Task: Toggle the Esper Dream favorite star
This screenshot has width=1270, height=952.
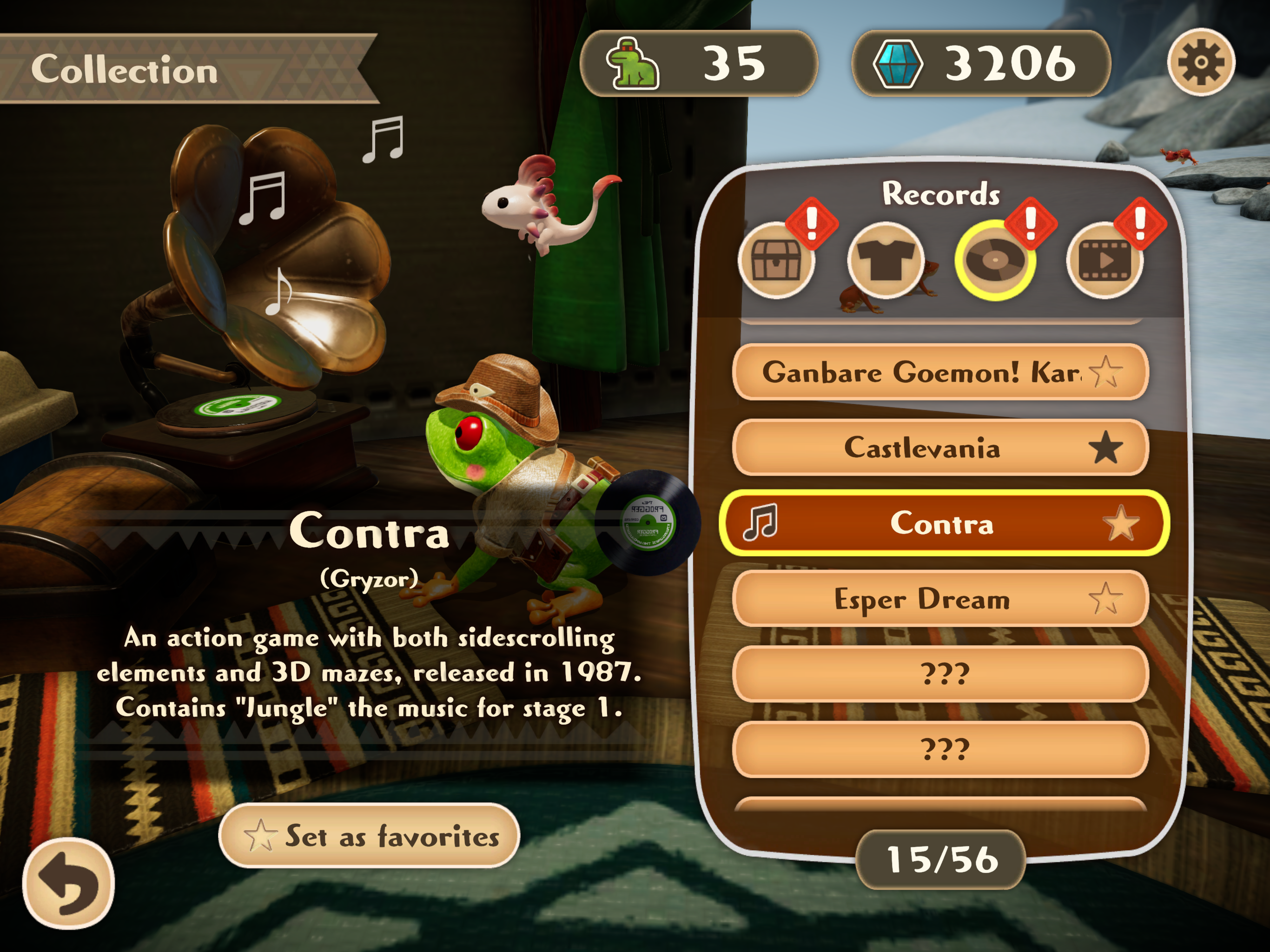Action: 1105,599
